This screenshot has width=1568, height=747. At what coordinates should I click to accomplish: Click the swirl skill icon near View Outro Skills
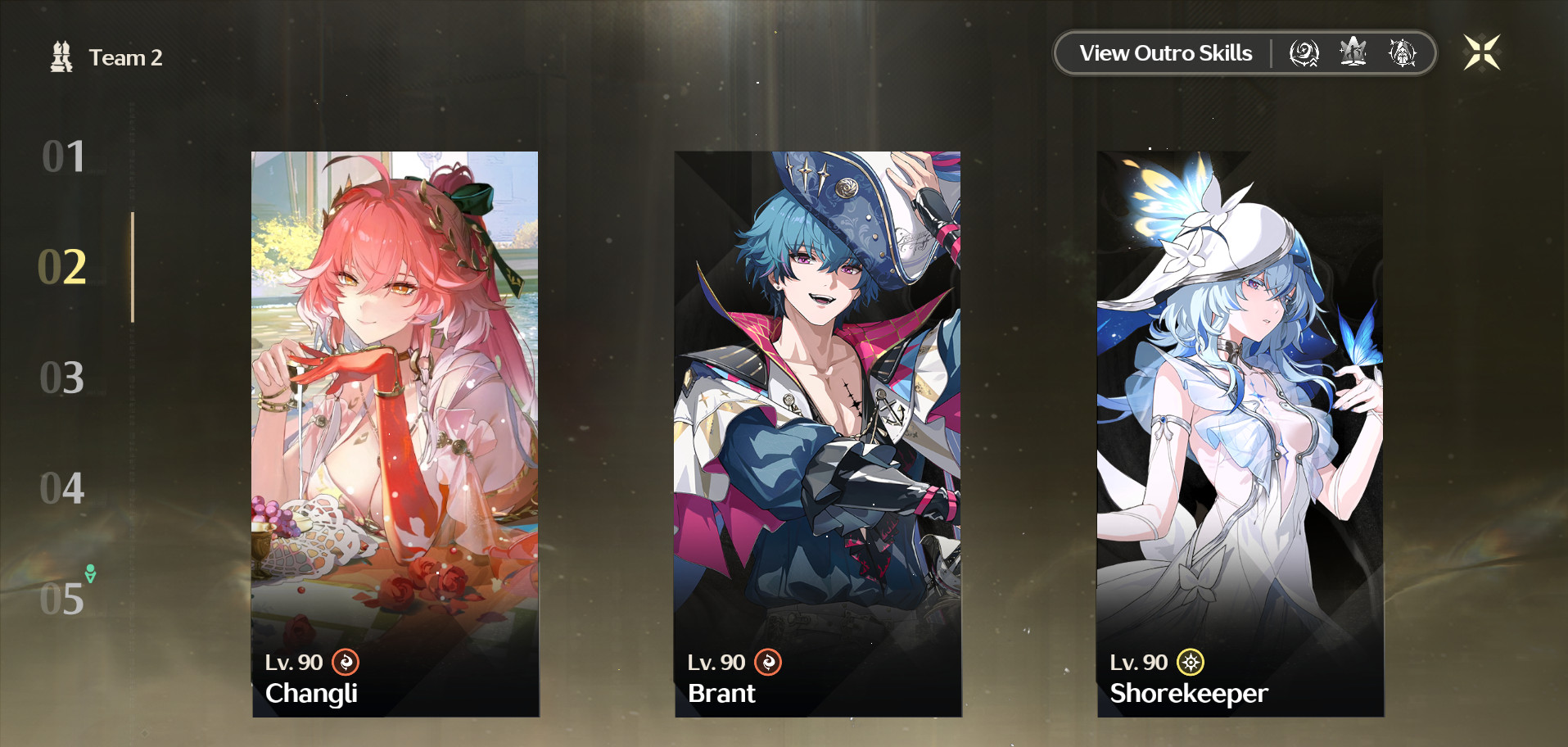(1304, 52)
